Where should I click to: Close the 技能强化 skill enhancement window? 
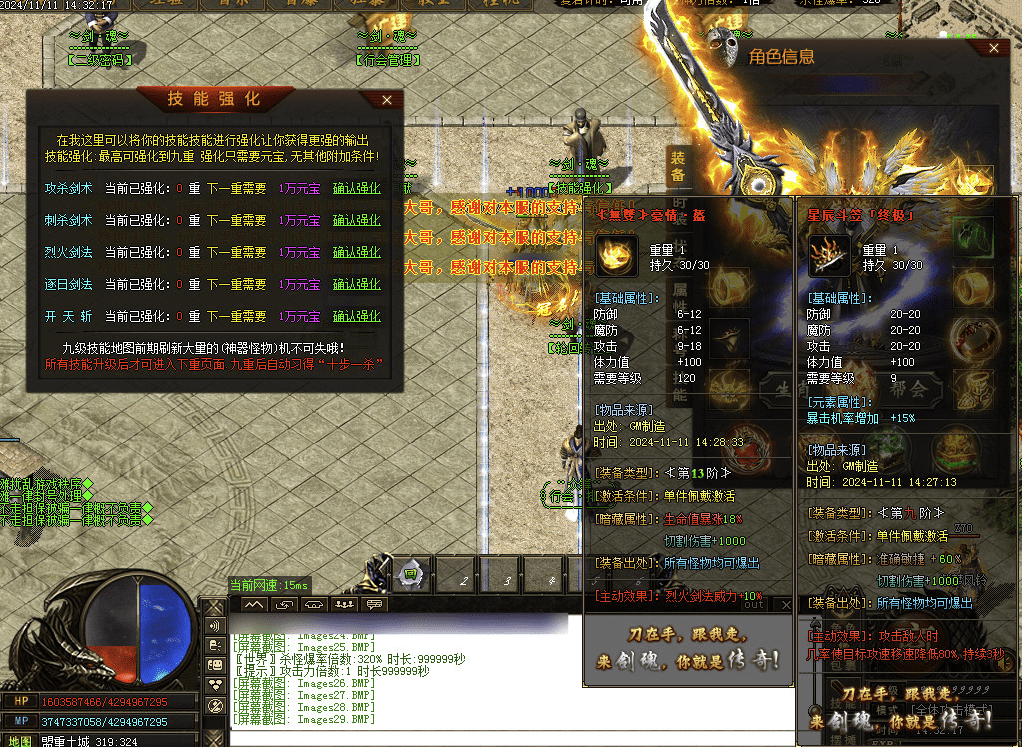[x=387, y=100]
